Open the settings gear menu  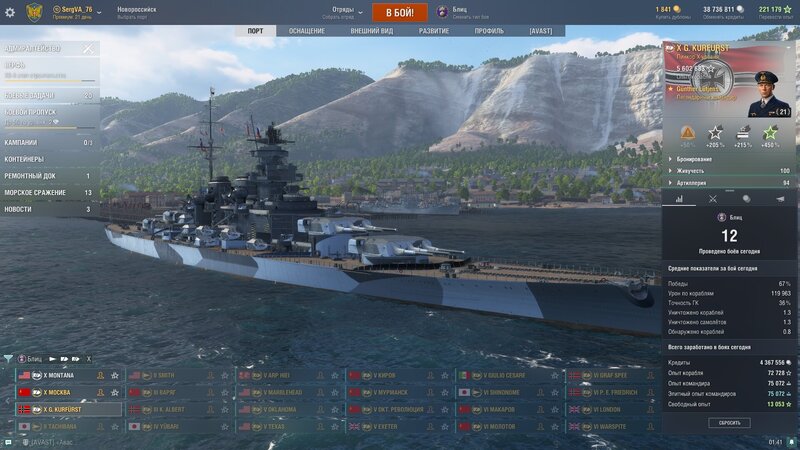pos(11,12)
